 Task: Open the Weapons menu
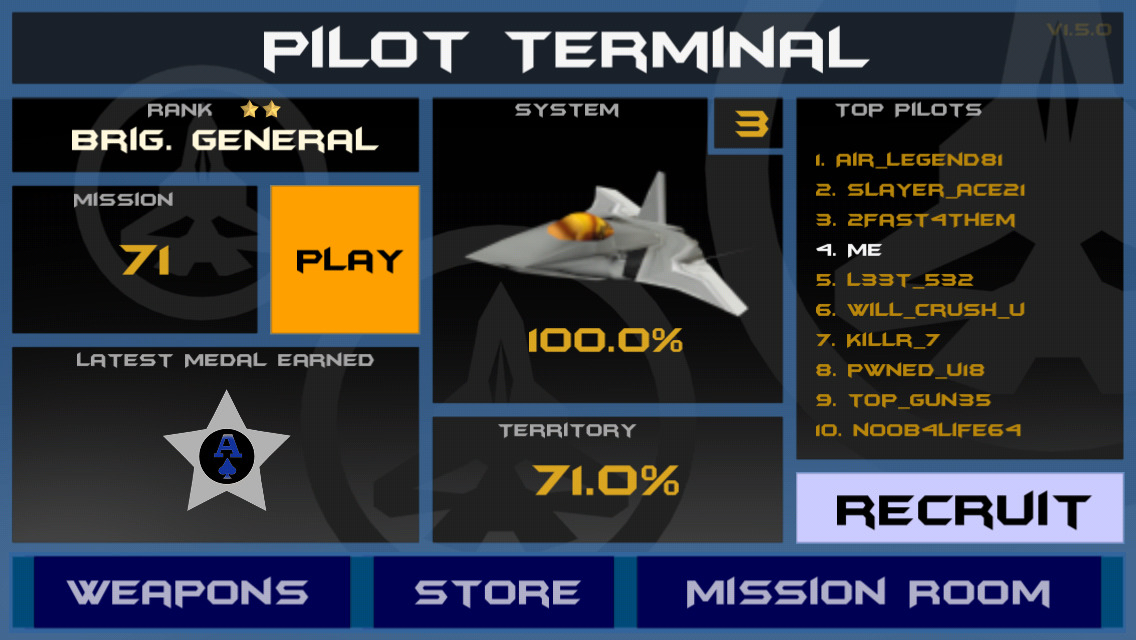190,592
